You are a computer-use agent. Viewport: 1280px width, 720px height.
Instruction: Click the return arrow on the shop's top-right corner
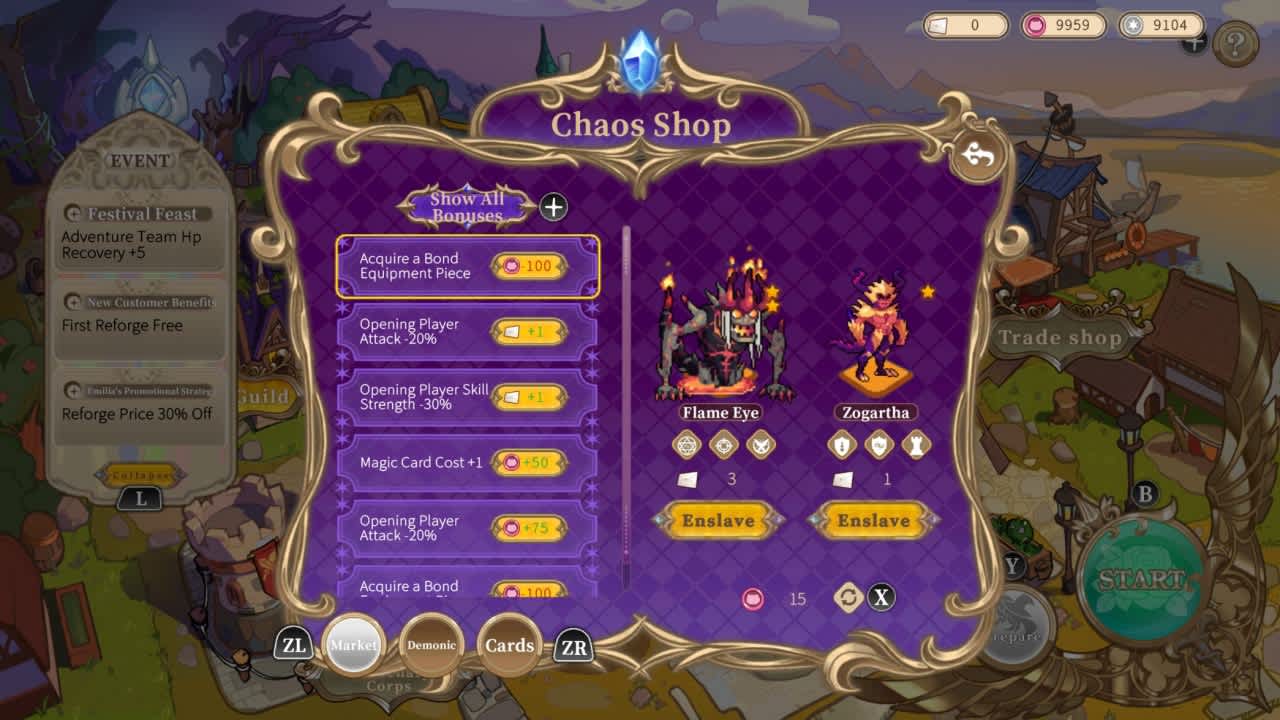[976, 157]
